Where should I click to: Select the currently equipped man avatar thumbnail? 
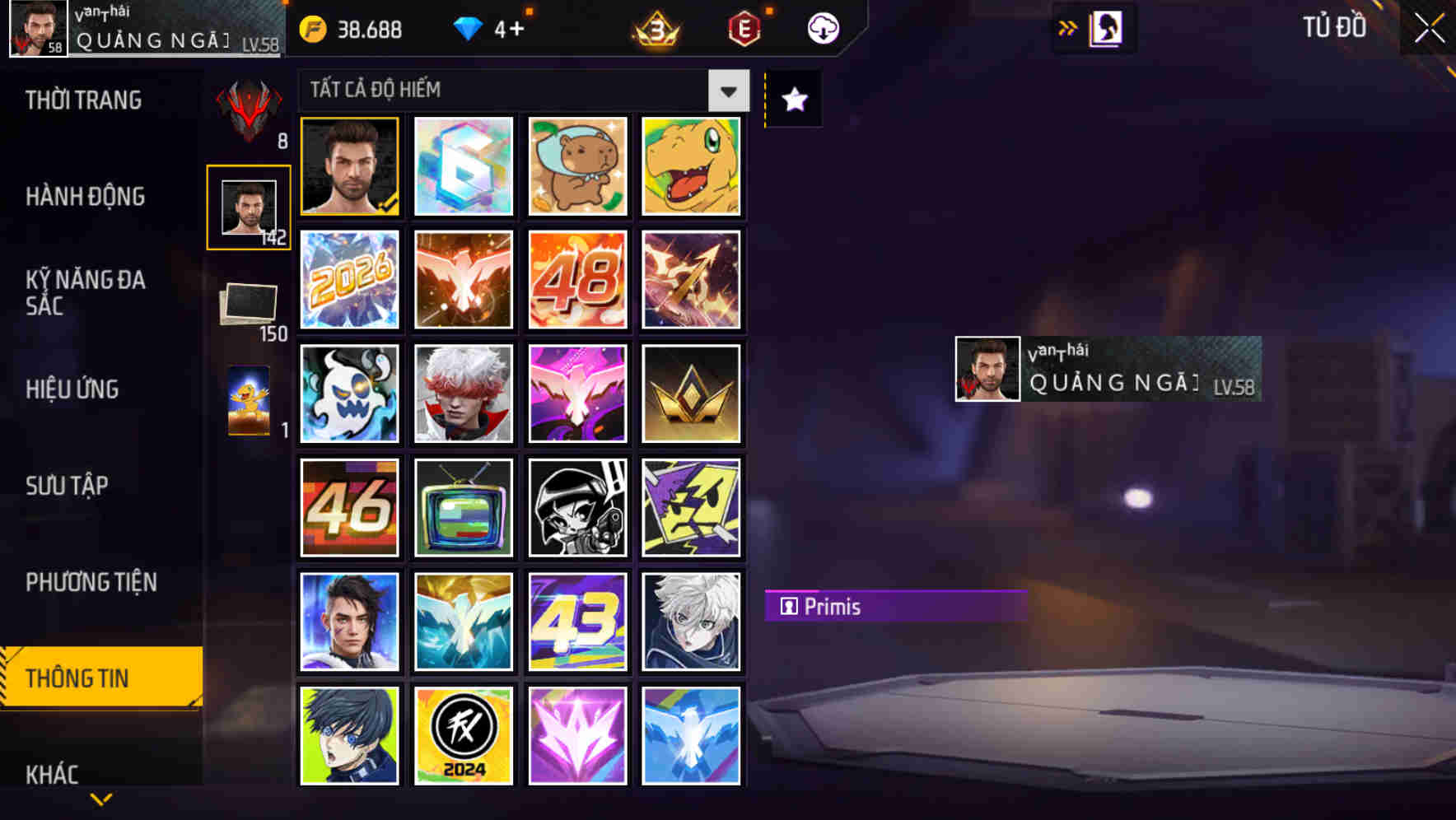point(348,167)
